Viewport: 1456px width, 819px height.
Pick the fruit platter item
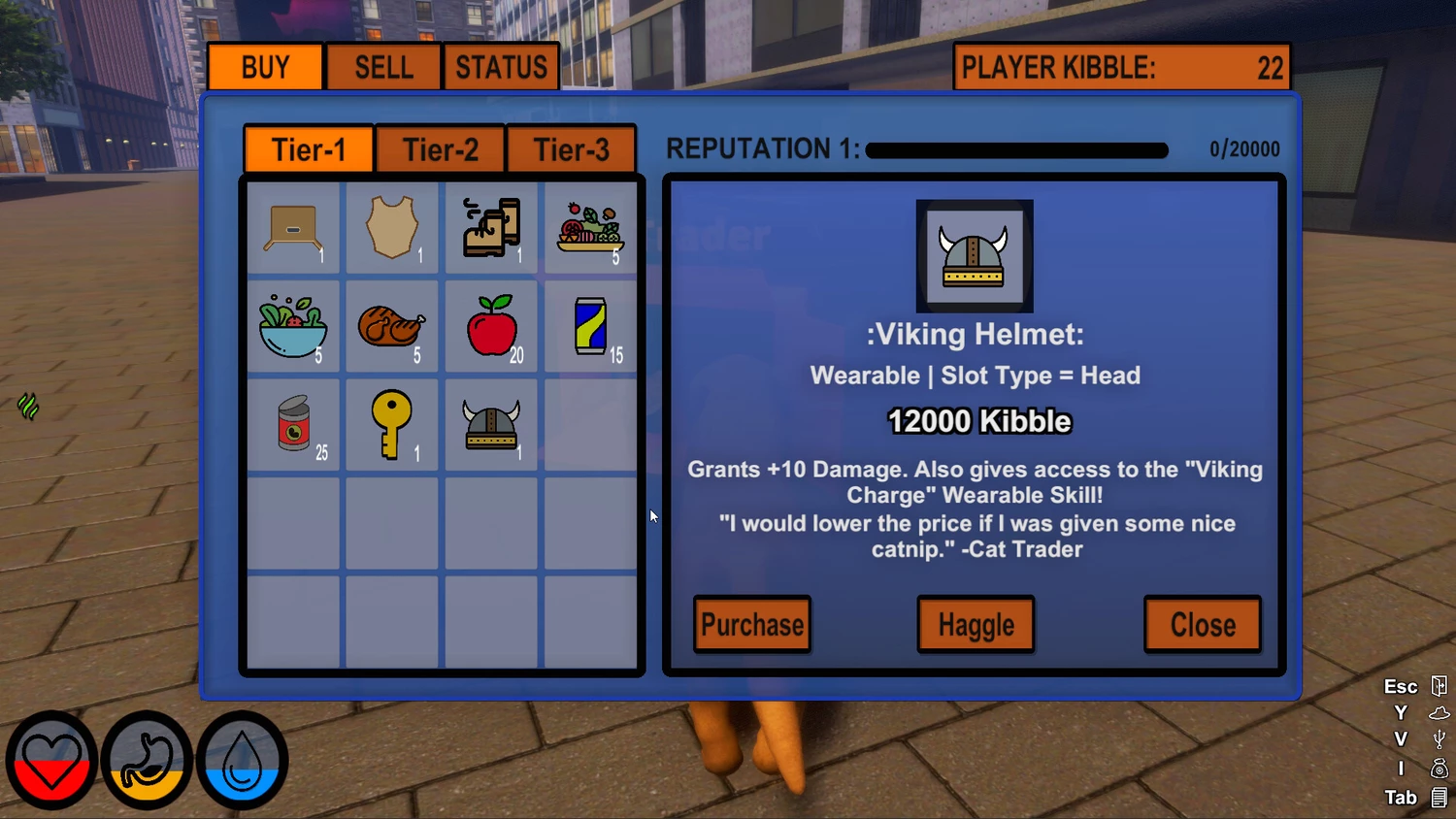coord(590,228)
